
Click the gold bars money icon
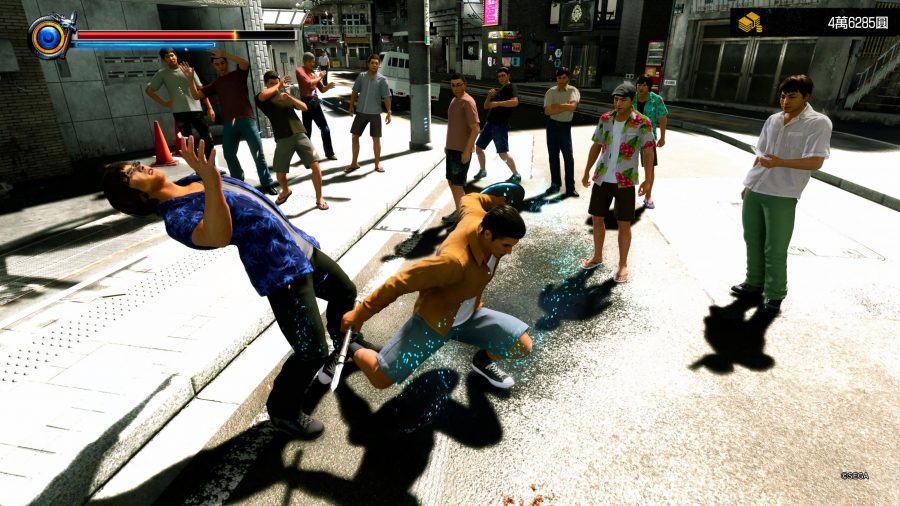pos(750,22)
